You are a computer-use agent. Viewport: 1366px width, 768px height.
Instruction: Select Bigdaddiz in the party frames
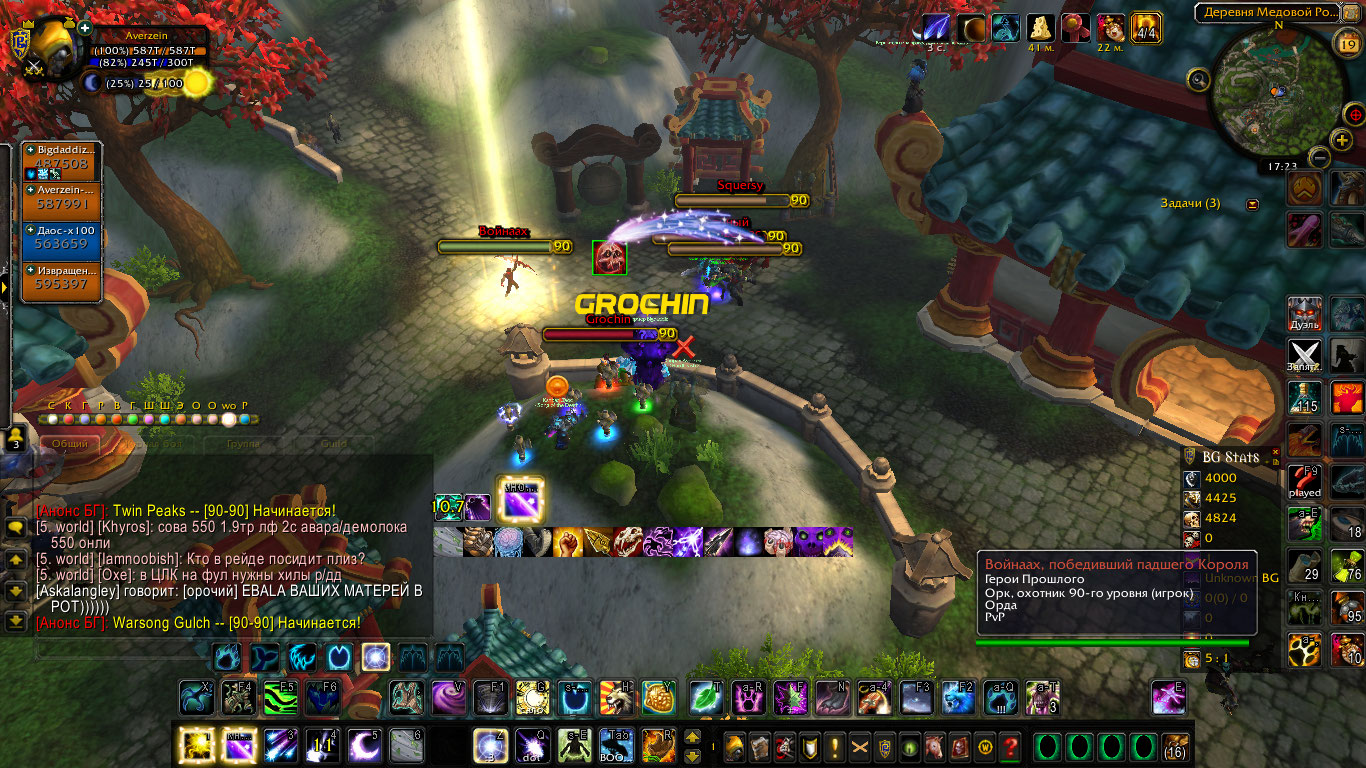pos(63,159)
